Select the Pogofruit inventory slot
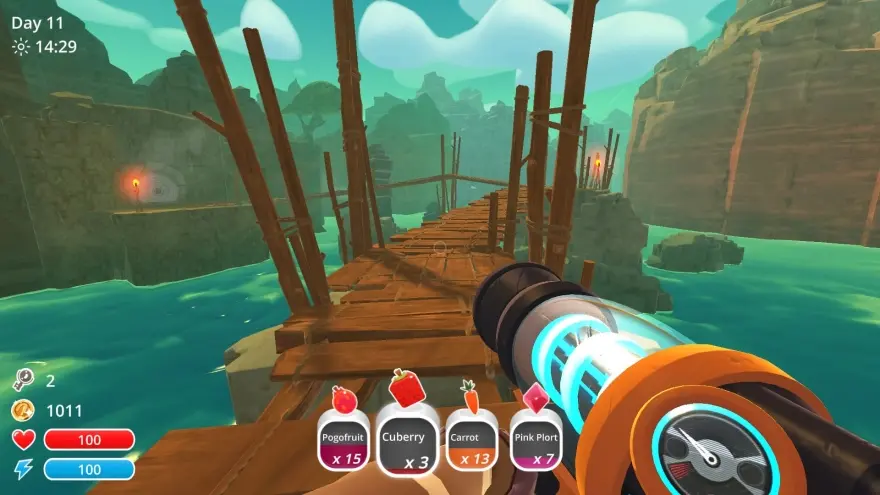 344,442
